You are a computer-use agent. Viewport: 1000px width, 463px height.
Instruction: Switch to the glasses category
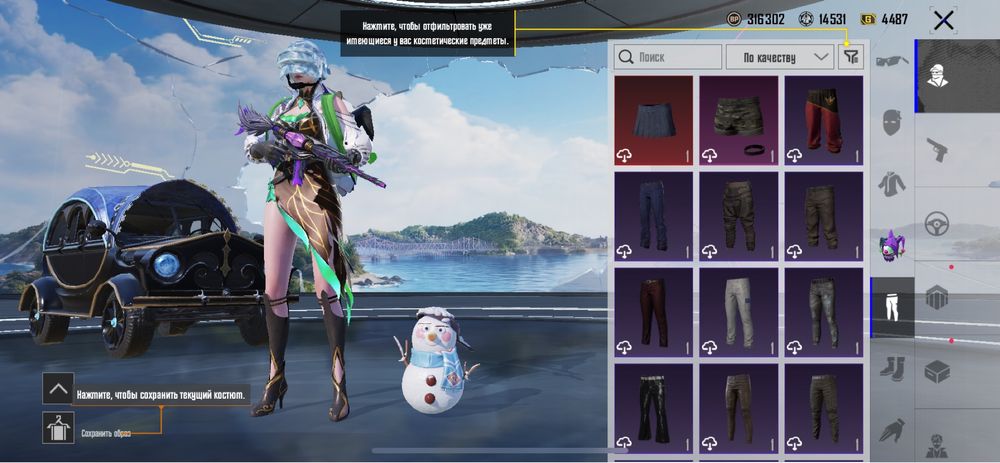[x=891, y=62]
